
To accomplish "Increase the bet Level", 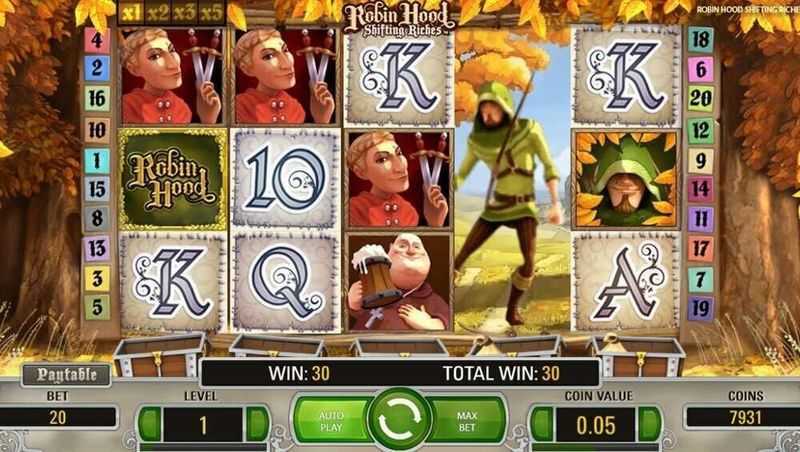I will click(256, 422).
